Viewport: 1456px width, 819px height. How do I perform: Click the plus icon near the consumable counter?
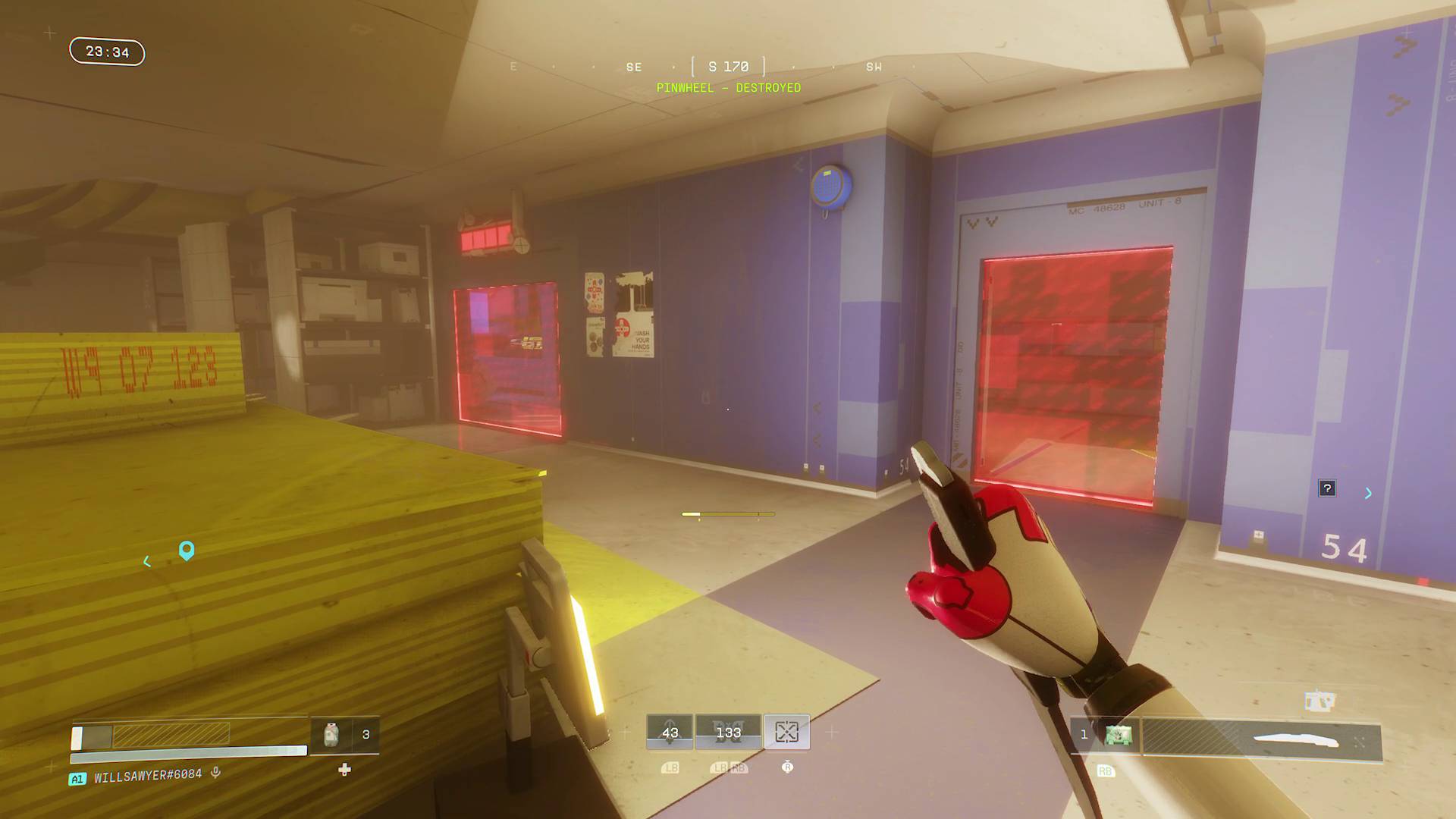(344, 770)
